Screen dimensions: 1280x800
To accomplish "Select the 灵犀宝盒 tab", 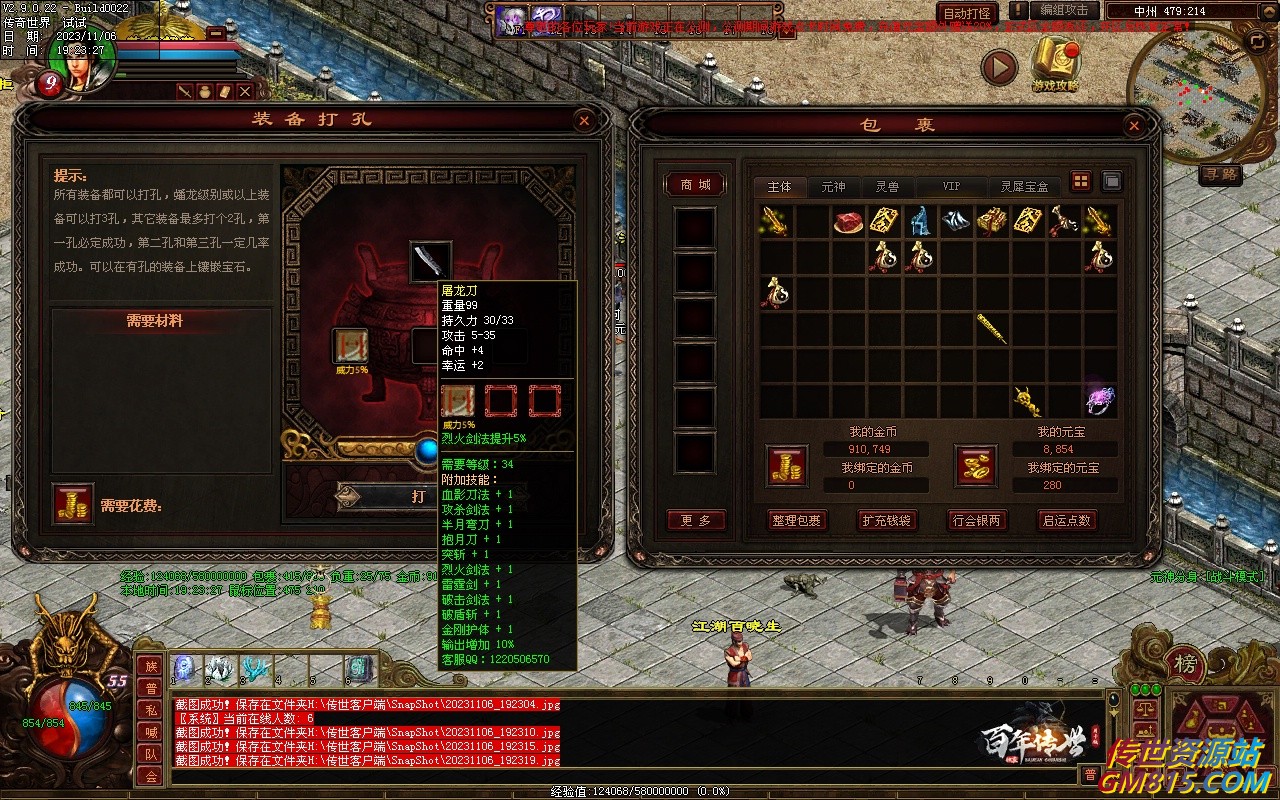I will (x=1024, y=187).
